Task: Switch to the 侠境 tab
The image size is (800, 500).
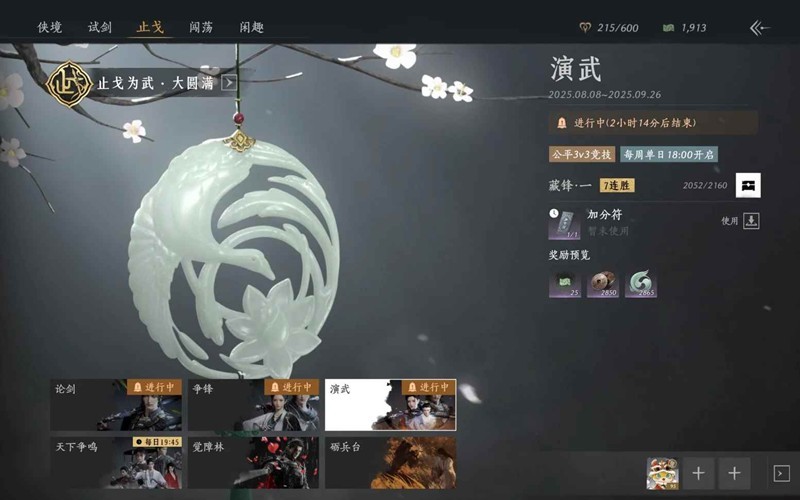Action: [50, 27]
